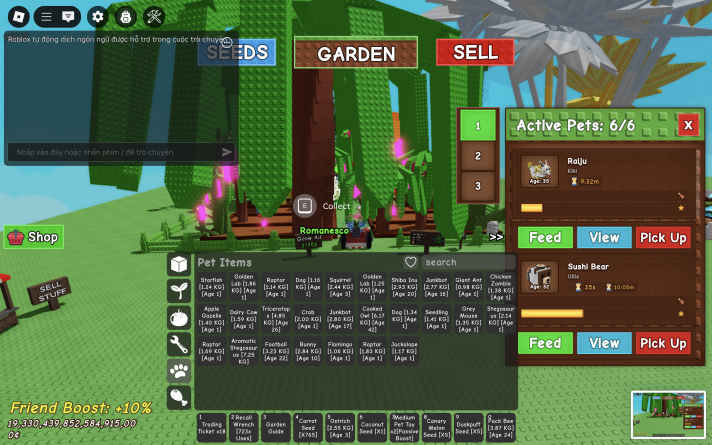The image size is (712, 445).
Task: Go to the GARDEN
Action: click(x=356, y=54)
